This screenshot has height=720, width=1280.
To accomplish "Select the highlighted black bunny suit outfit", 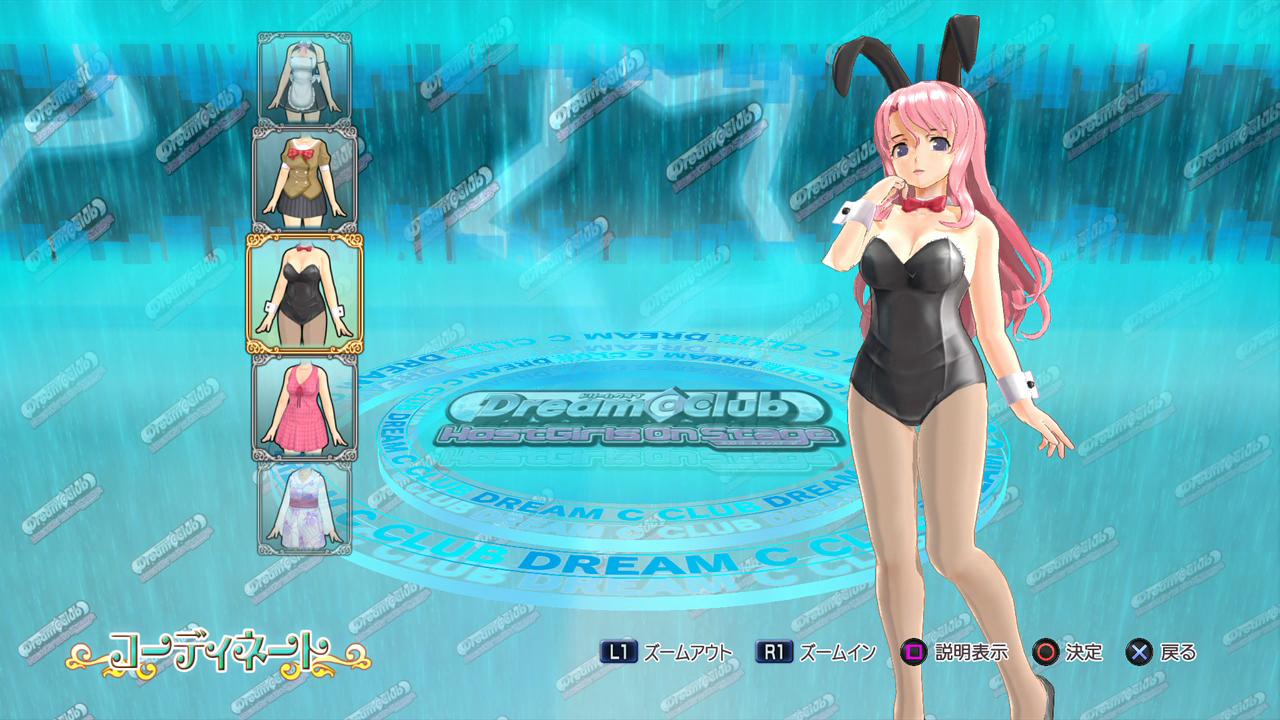I will [305, 294].
